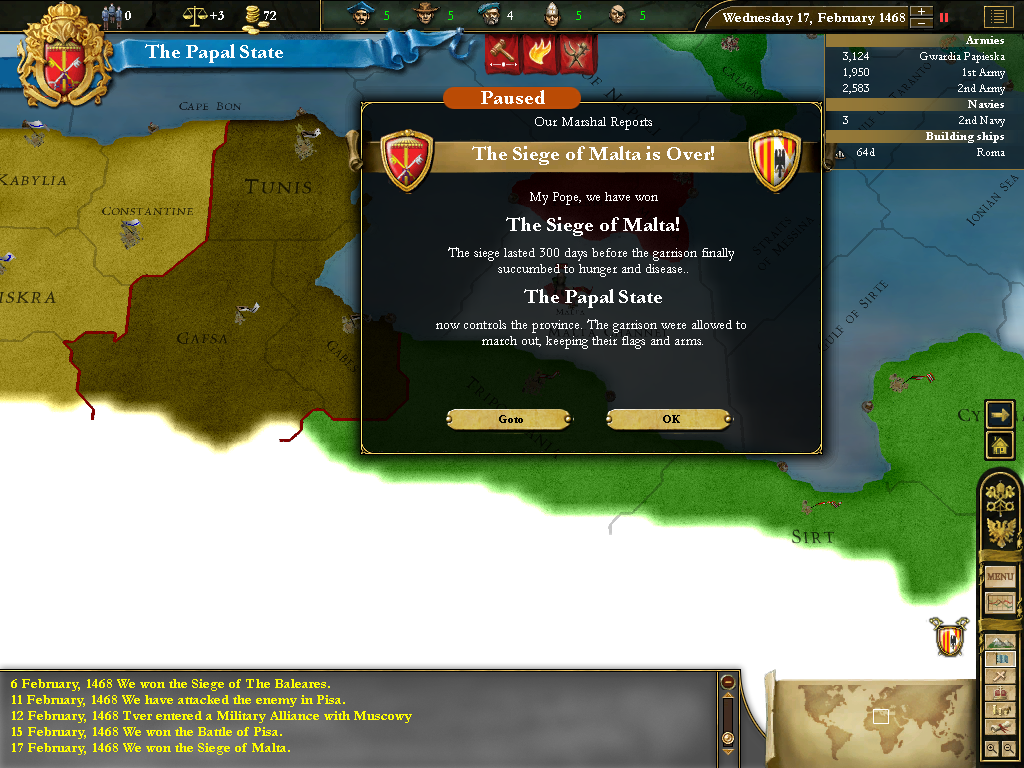The height and width of the screenshot is (768, 1024).
Task: Open the Papal State coat of arms
Action: click(x=65, y=55)
